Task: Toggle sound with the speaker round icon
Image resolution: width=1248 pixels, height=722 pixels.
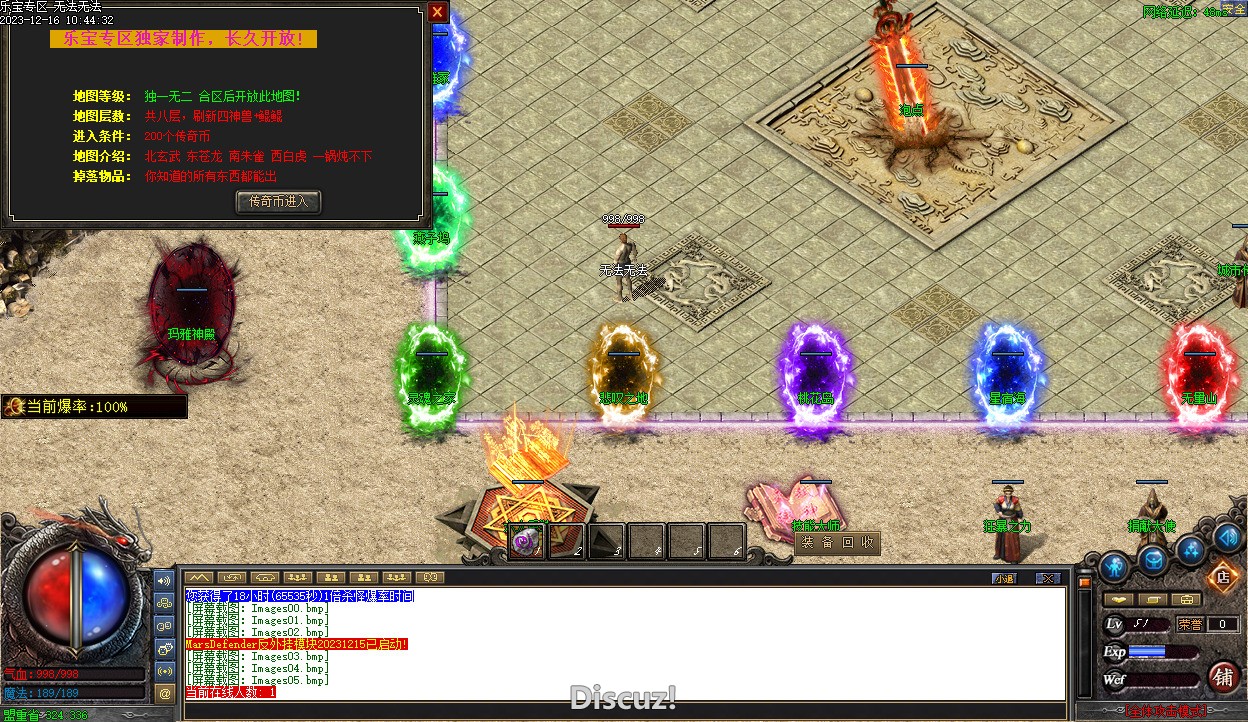Action: 1227,537
